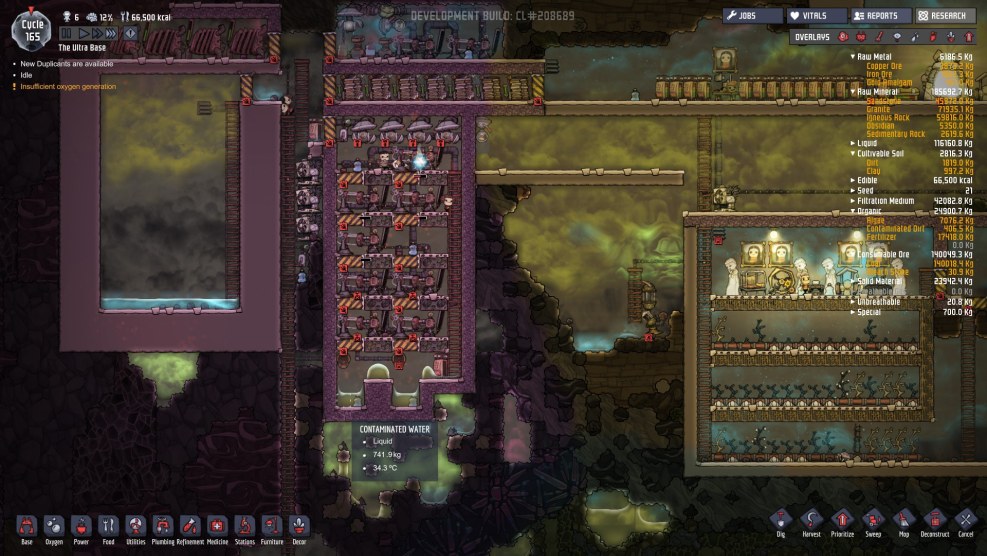Pause the game with the pause button
The image size is (987, 556).
66,33
